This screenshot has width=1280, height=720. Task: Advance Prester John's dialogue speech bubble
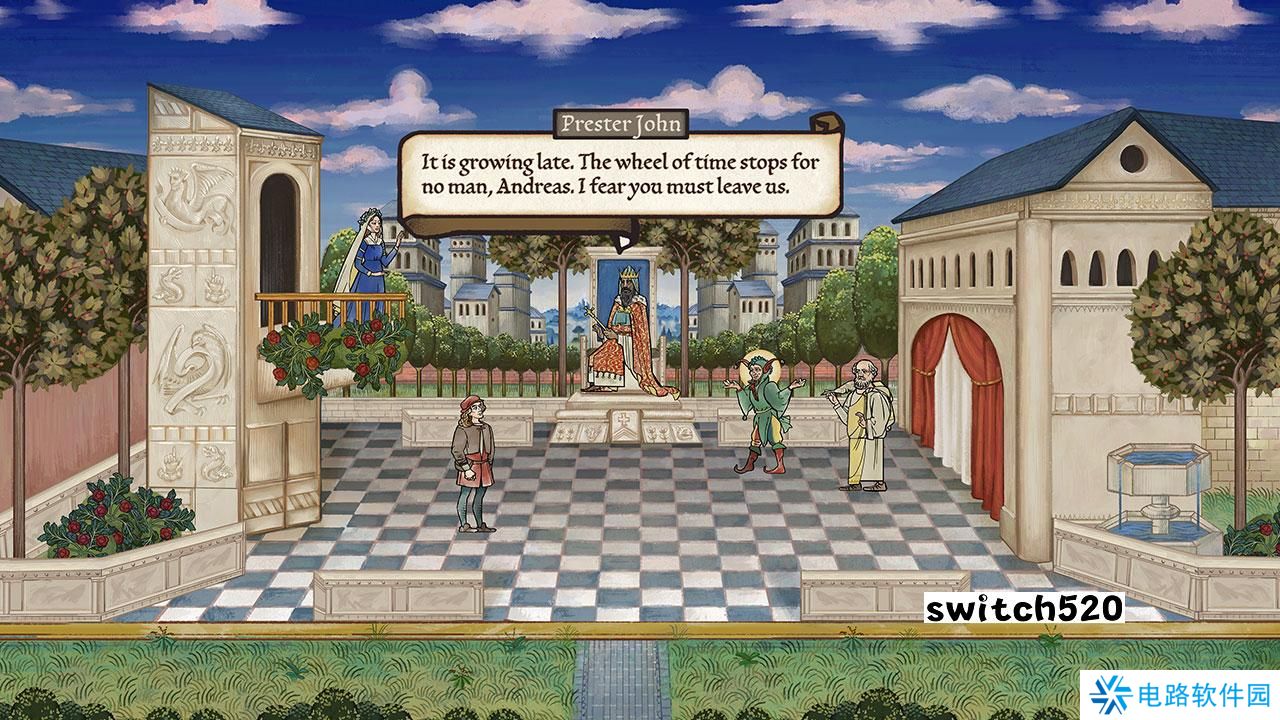(x=620, y=175)
